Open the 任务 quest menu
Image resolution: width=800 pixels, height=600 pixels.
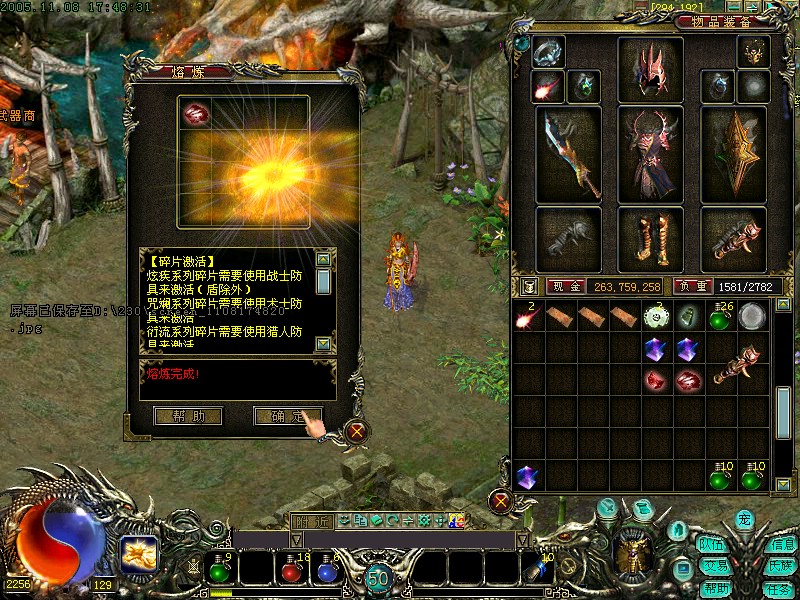click(779, 589)
